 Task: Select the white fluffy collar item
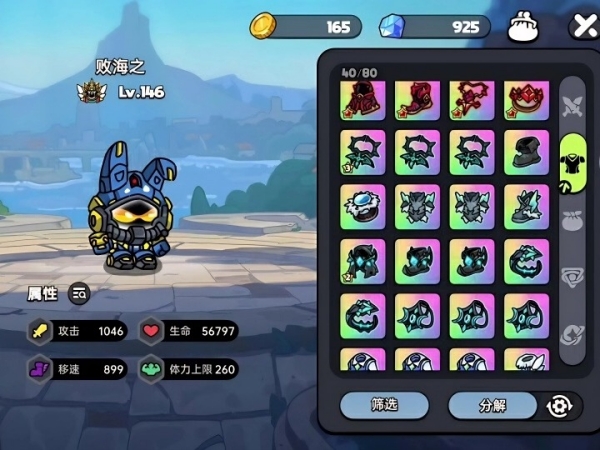click(x=362, y=205)
